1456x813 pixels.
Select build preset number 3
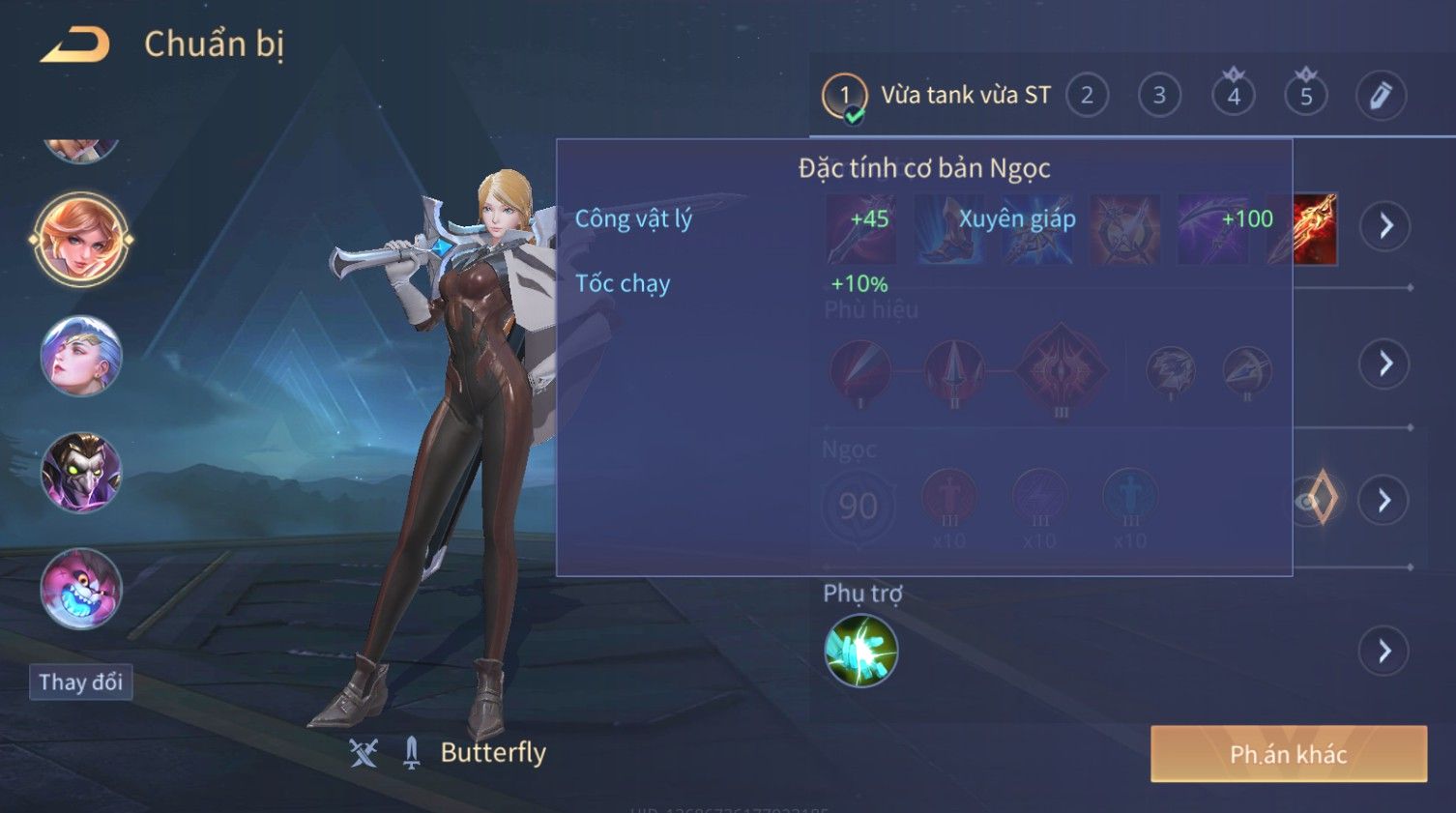(x=1159, y=96)
